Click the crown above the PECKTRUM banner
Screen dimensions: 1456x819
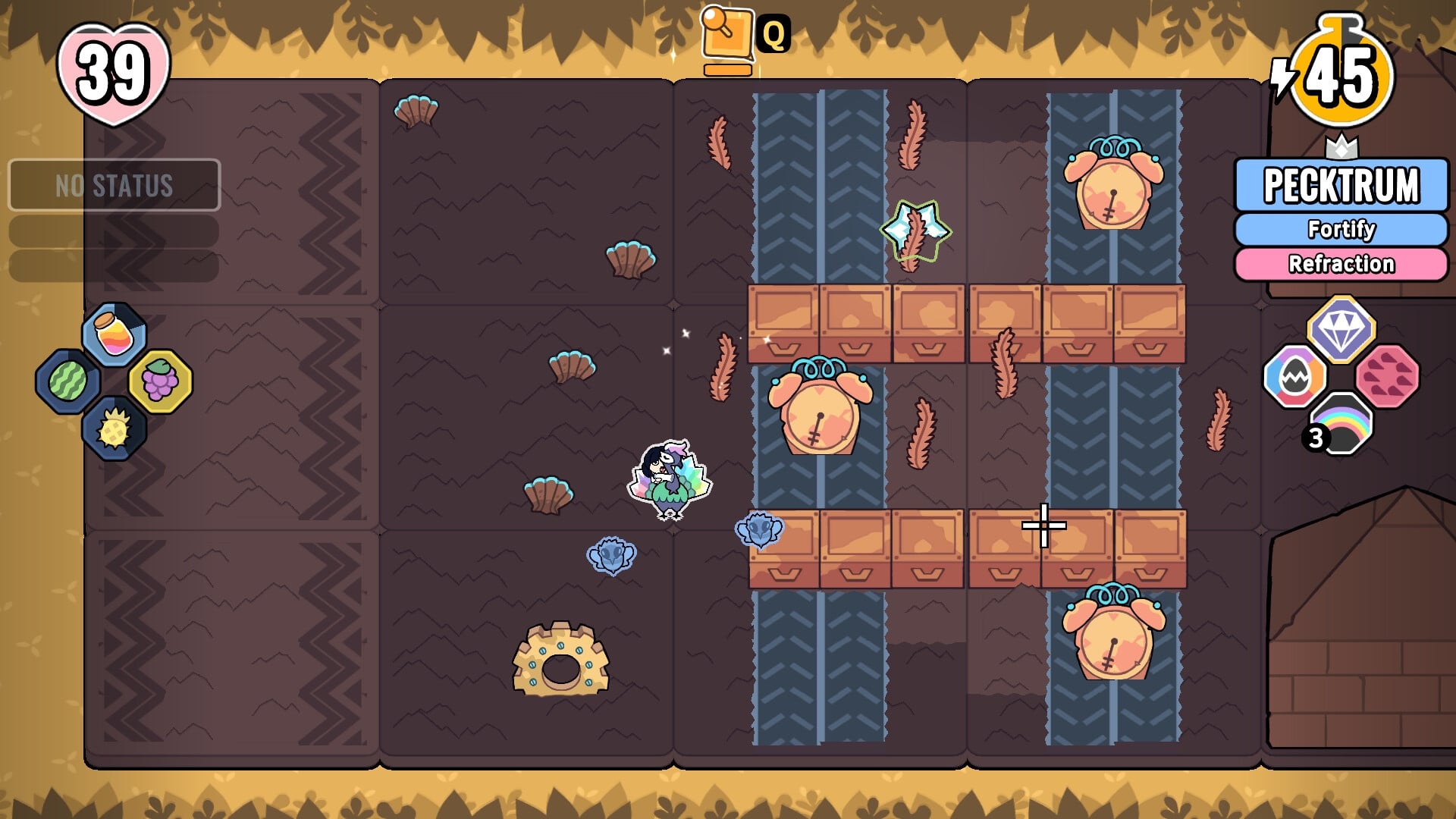point(1342,146)
